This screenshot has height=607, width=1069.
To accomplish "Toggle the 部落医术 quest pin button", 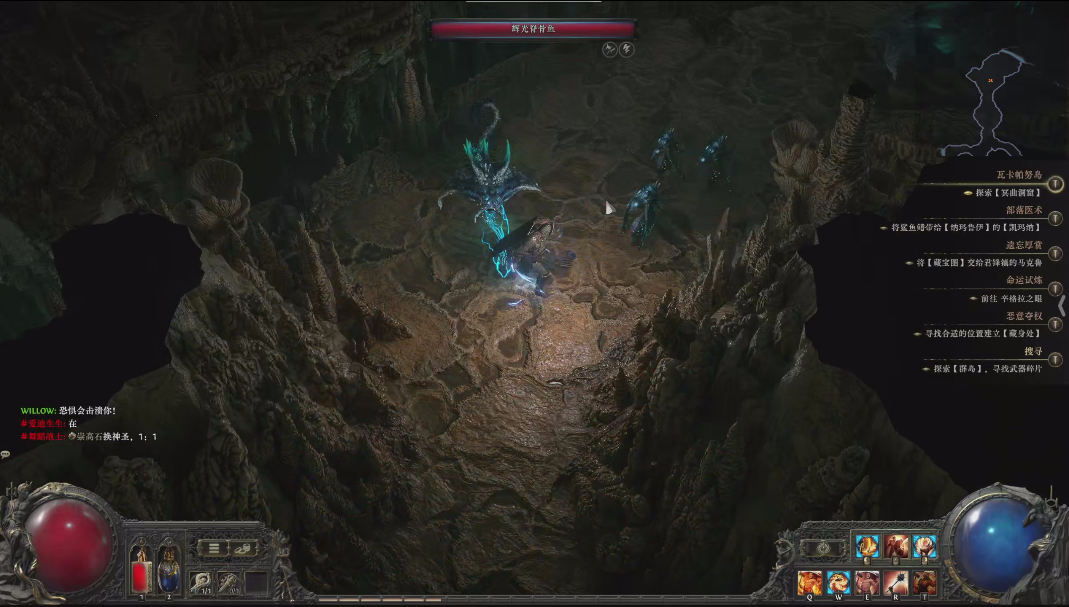I will pos(1056,219).
